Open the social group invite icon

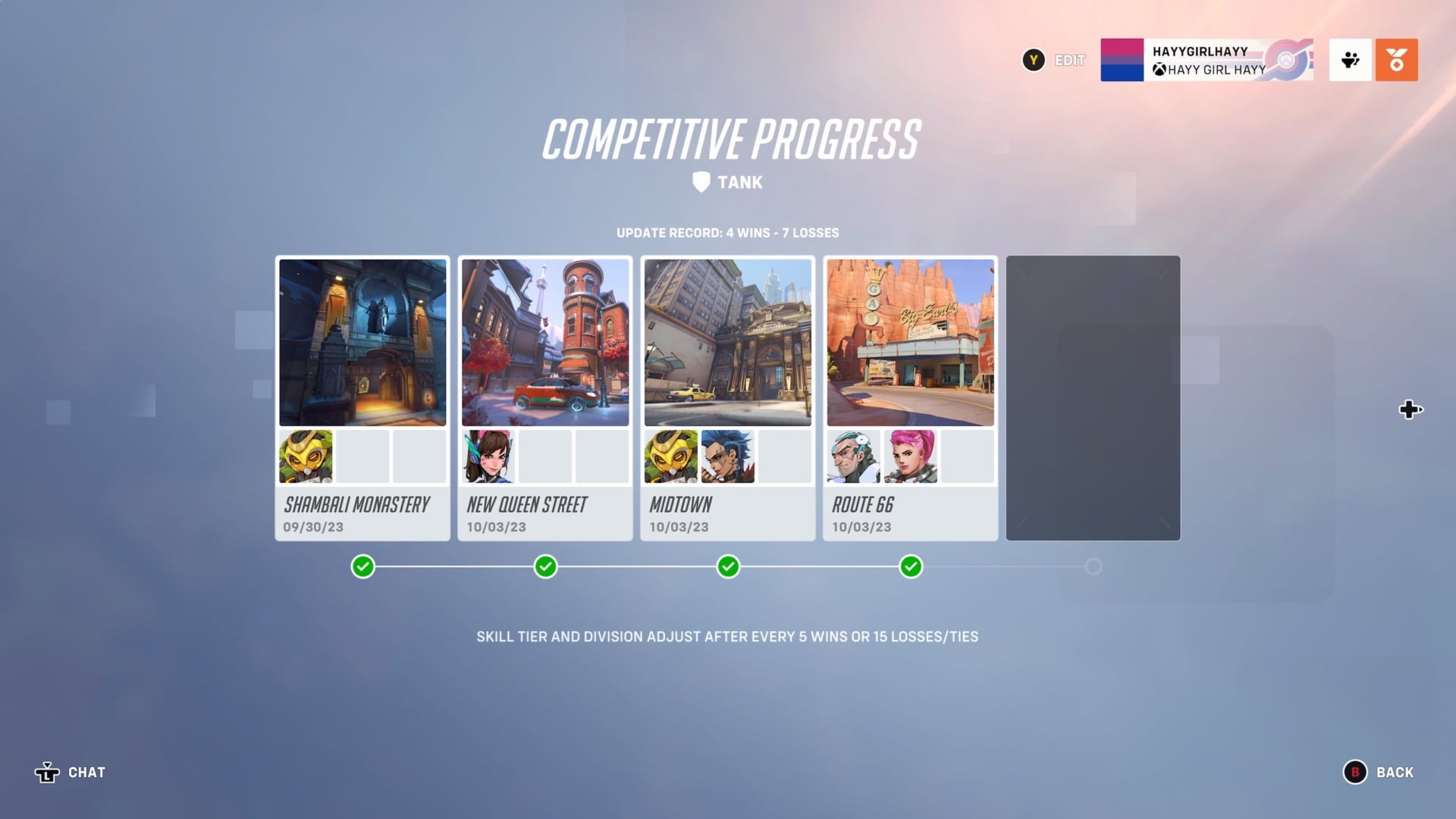(x=1351, y=61)
